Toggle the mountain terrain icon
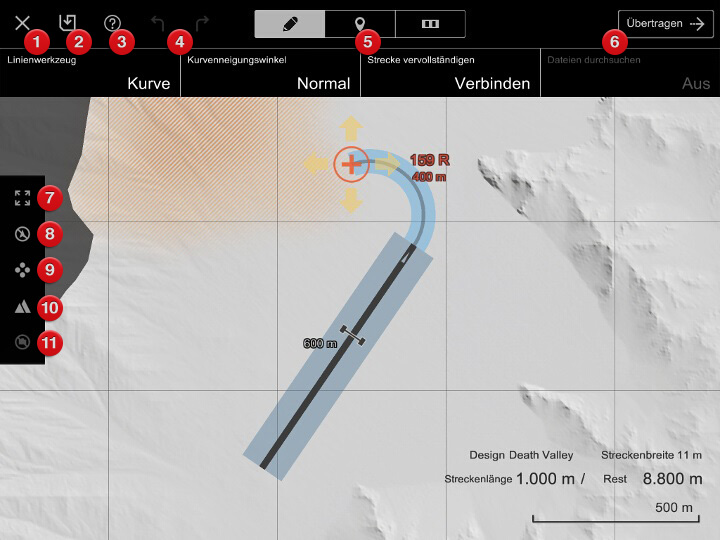Viewport: 720px width, 540px height. coord(22,307)
